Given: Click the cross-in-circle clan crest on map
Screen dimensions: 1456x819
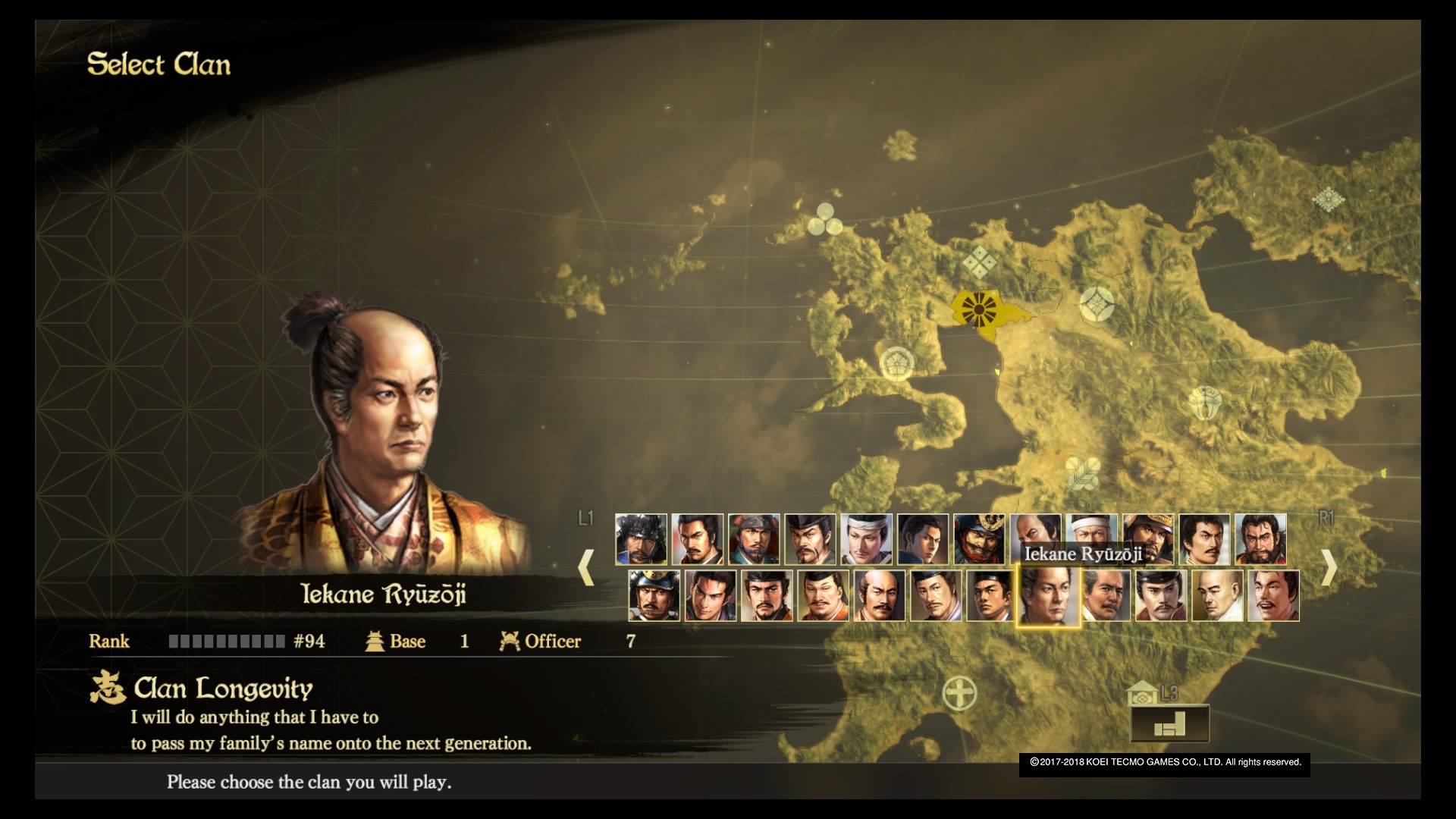Looking at the screenshot, I should (x=959, y=693).
